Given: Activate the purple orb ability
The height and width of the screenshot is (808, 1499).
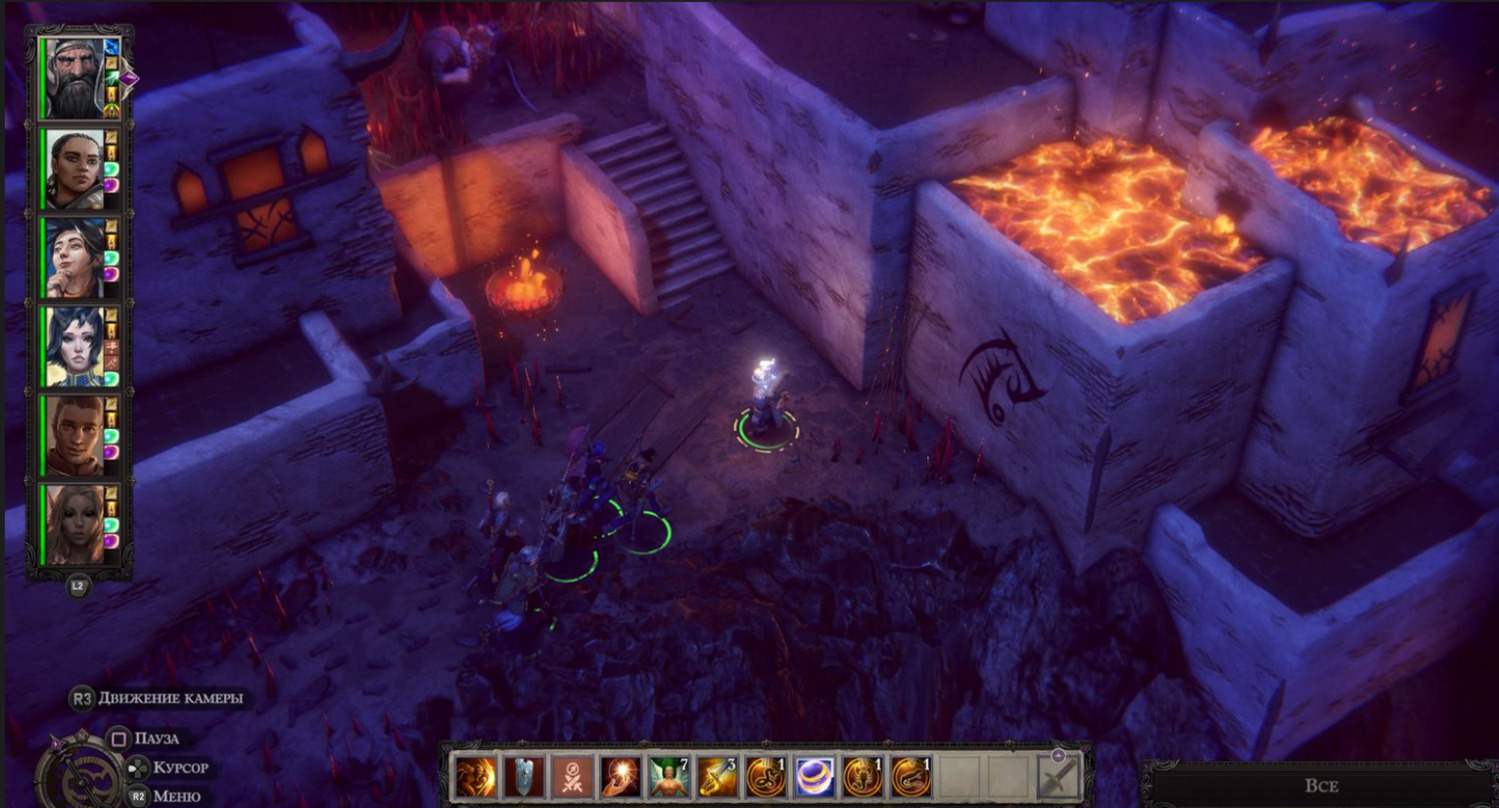Looking at the screenshot, I should 813,776.
